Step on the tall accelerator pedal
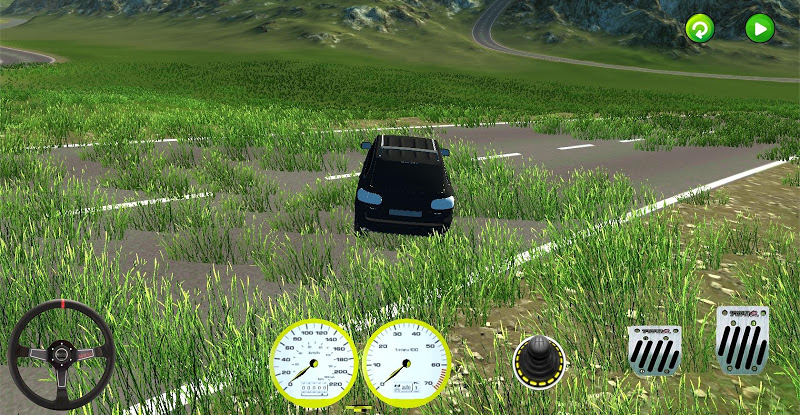This screenshot has width=800, height=415. 742,340
